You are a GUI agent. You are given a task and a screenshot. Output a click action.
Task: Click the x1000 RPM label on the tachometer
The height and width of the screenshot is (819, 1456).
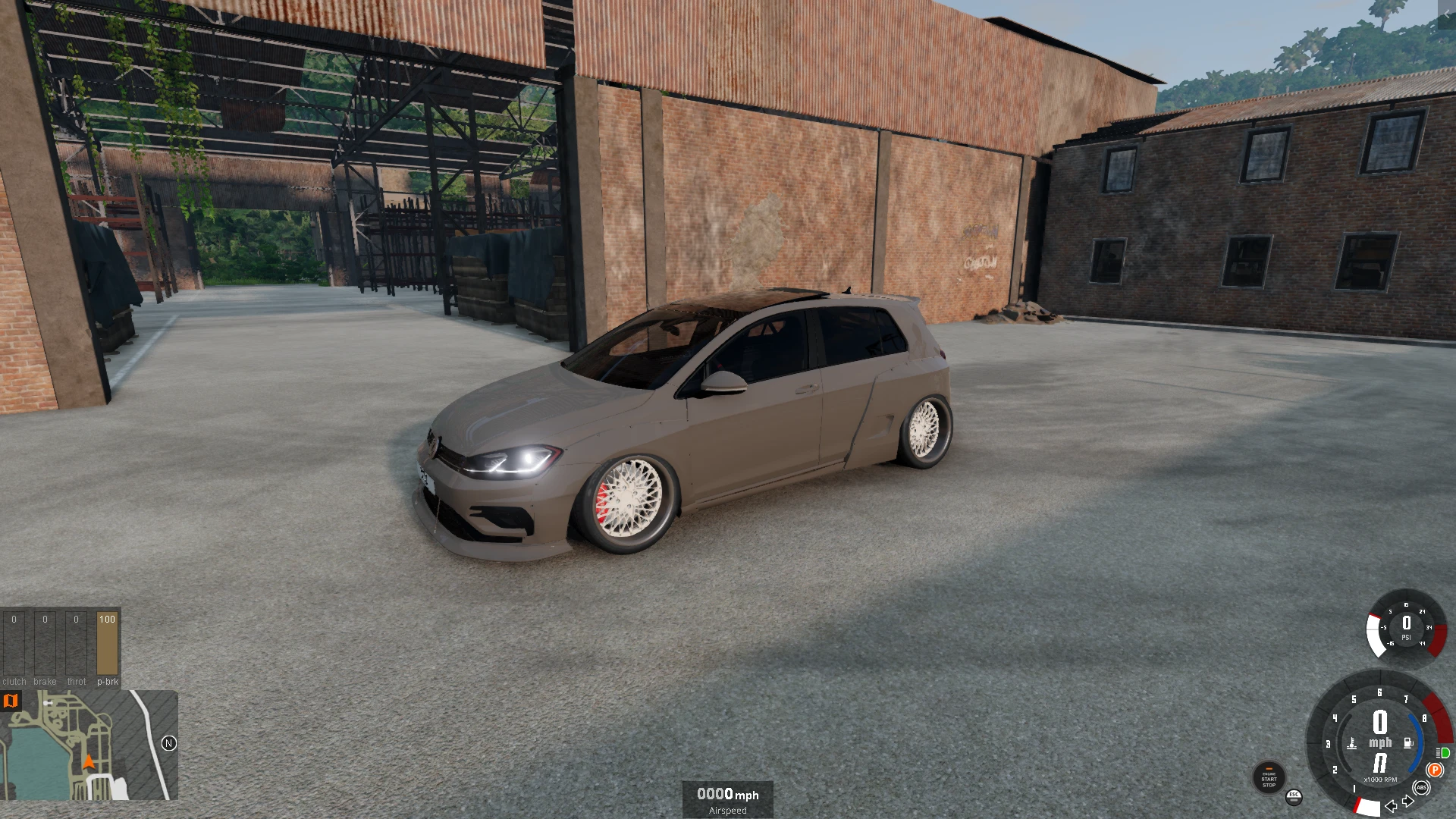click(x=1380, y=780)
